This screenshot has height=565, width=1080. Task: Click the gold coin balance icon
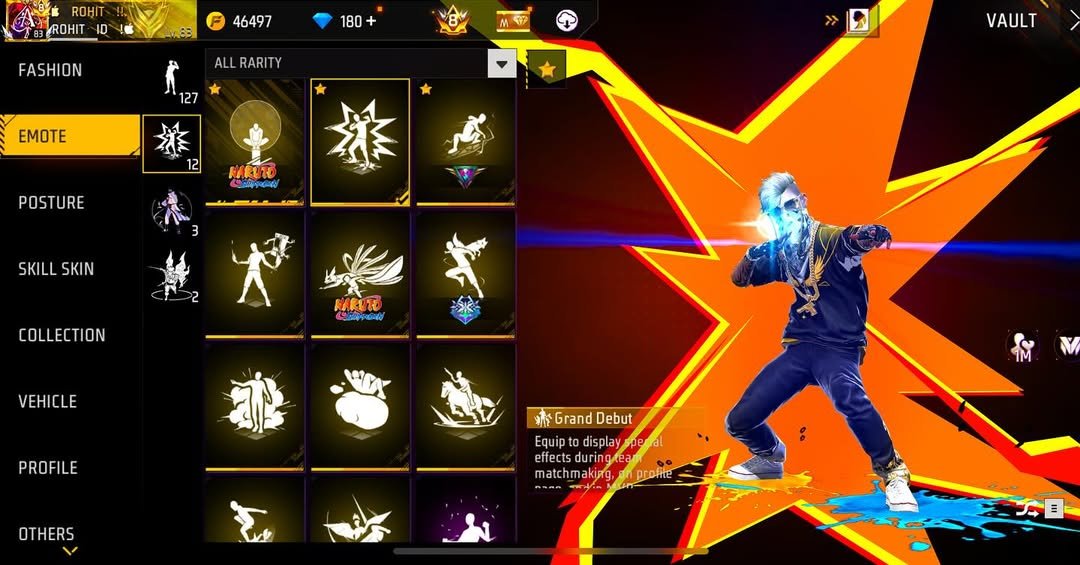215,21
